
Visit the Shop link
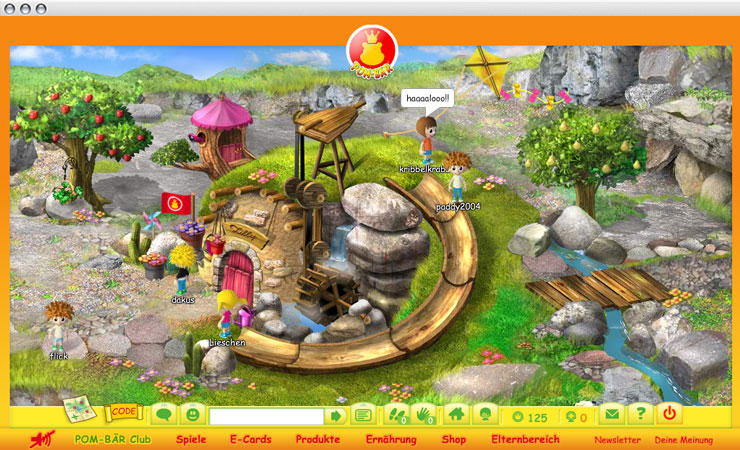[x=454, y=439]
